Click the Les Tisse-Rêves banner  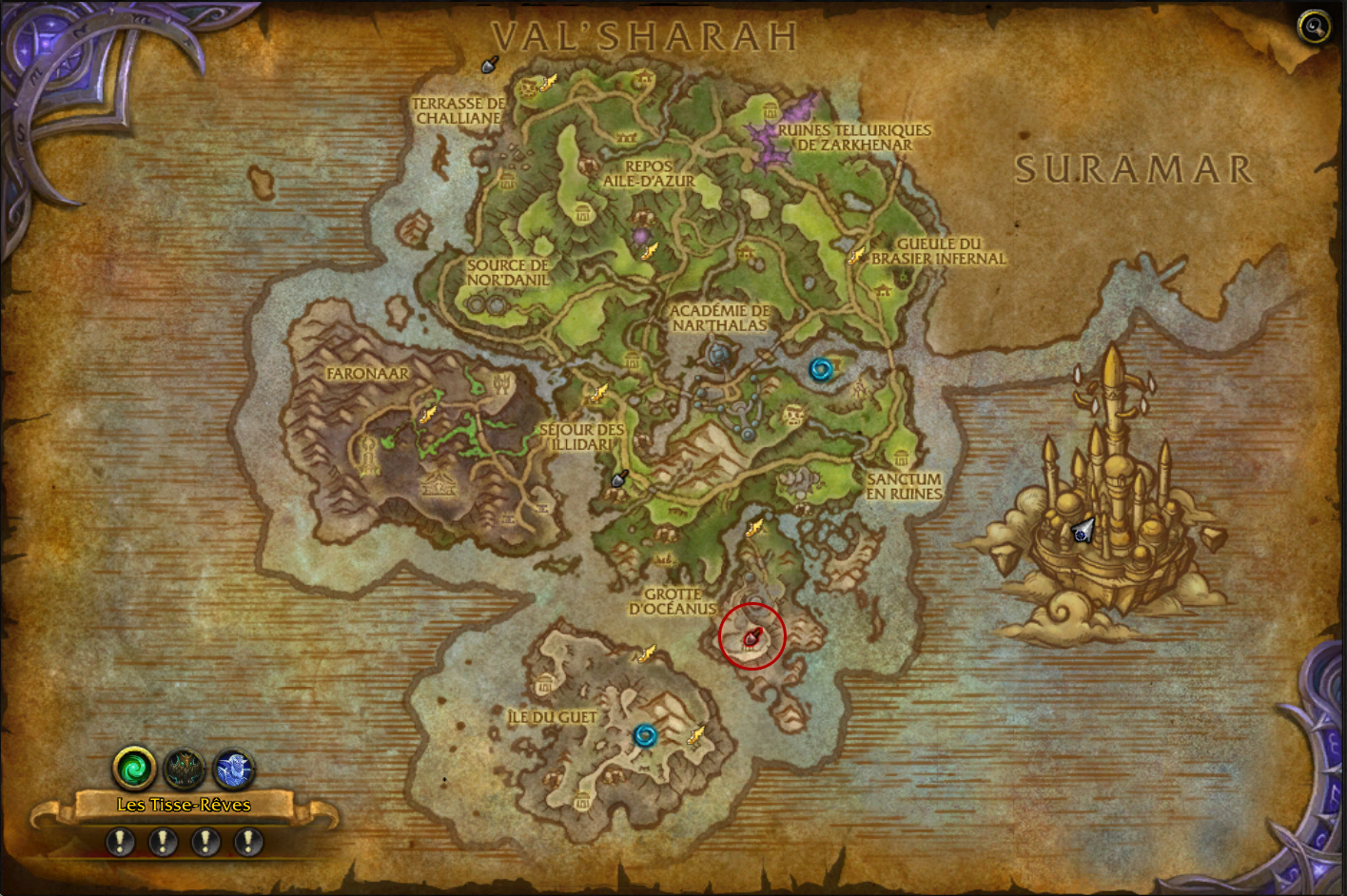[184, 805]
